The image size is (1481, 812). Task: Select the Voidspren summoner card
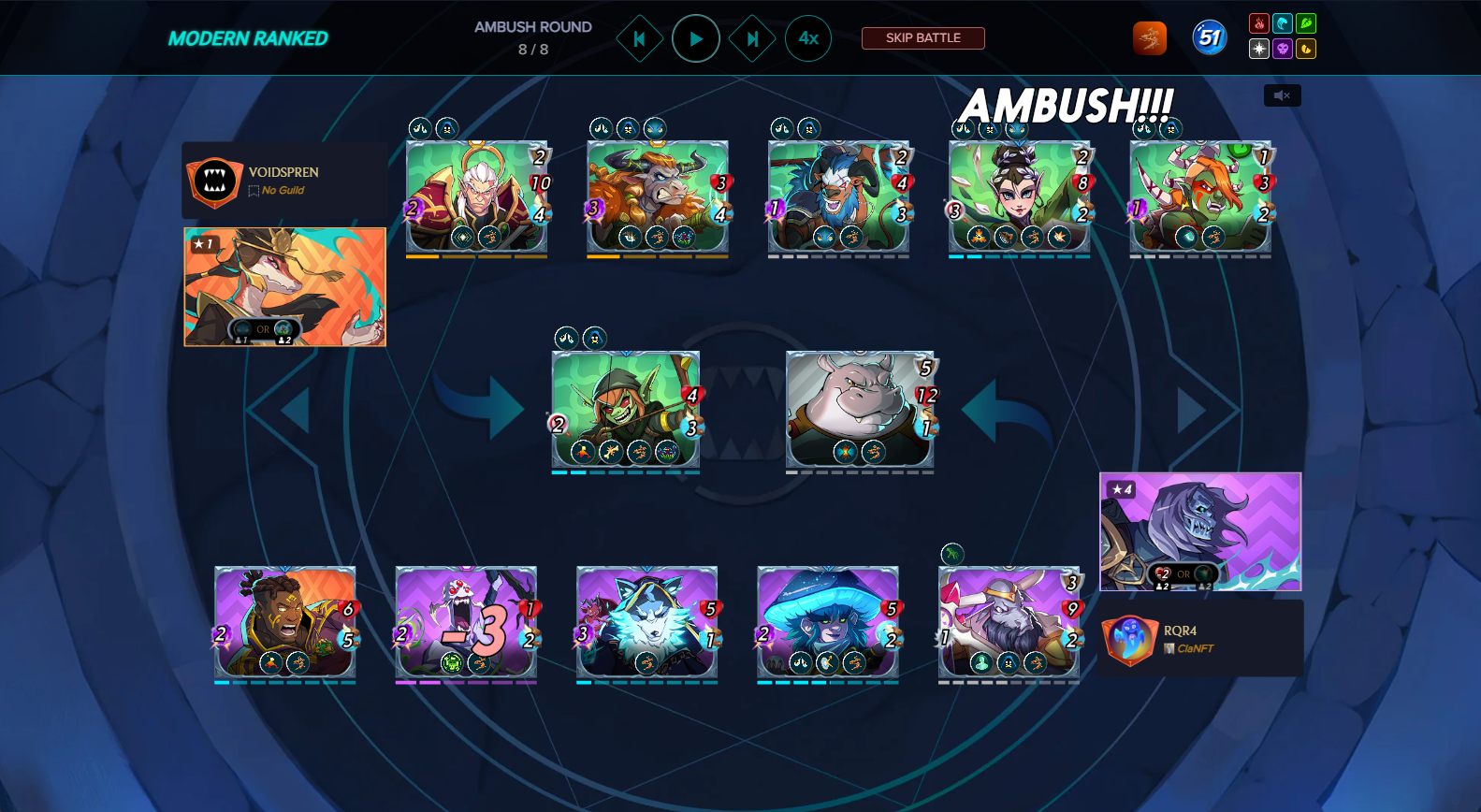tap(285, 286)
